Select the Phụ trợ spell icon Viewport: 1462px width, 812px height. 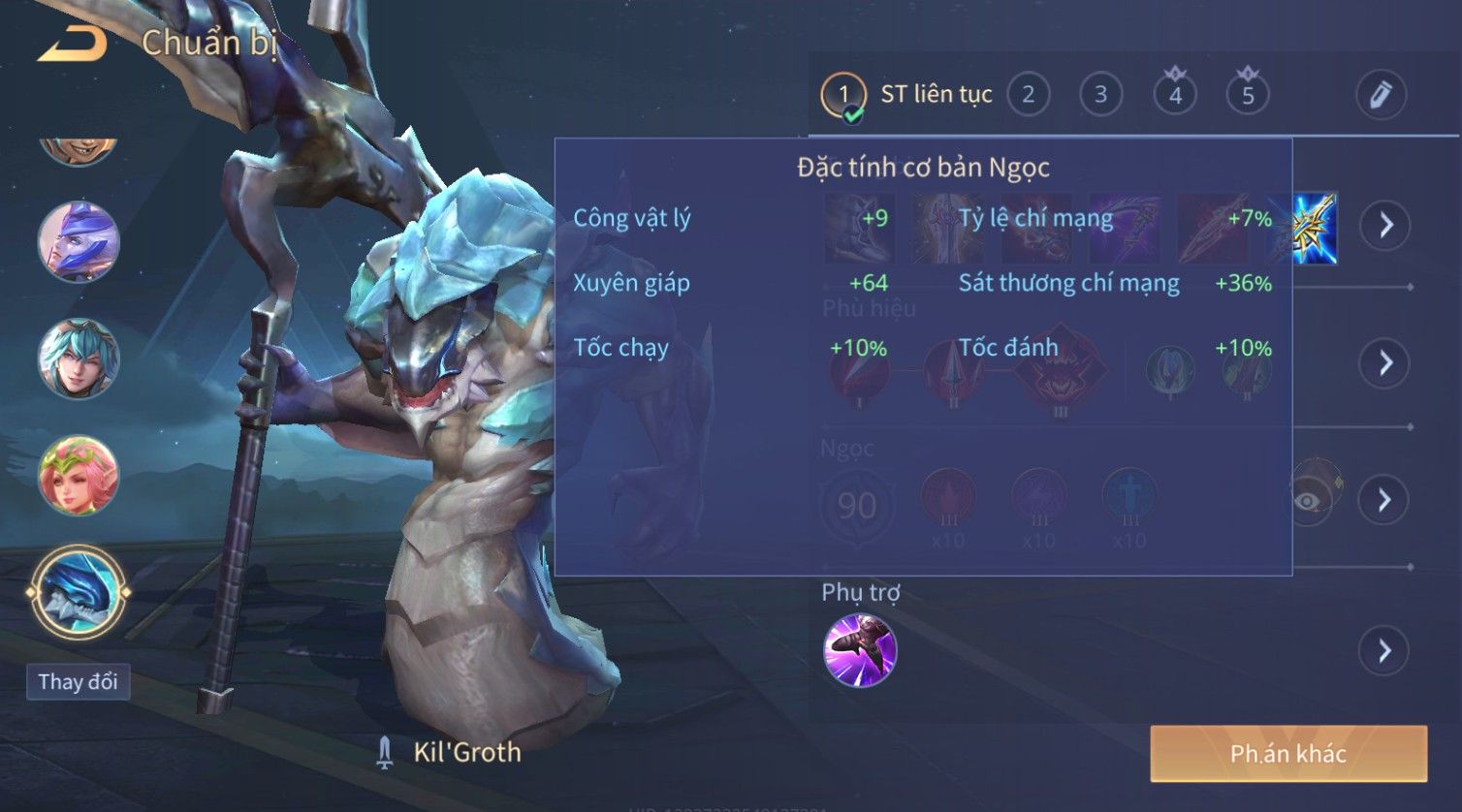tap(860, 650)
